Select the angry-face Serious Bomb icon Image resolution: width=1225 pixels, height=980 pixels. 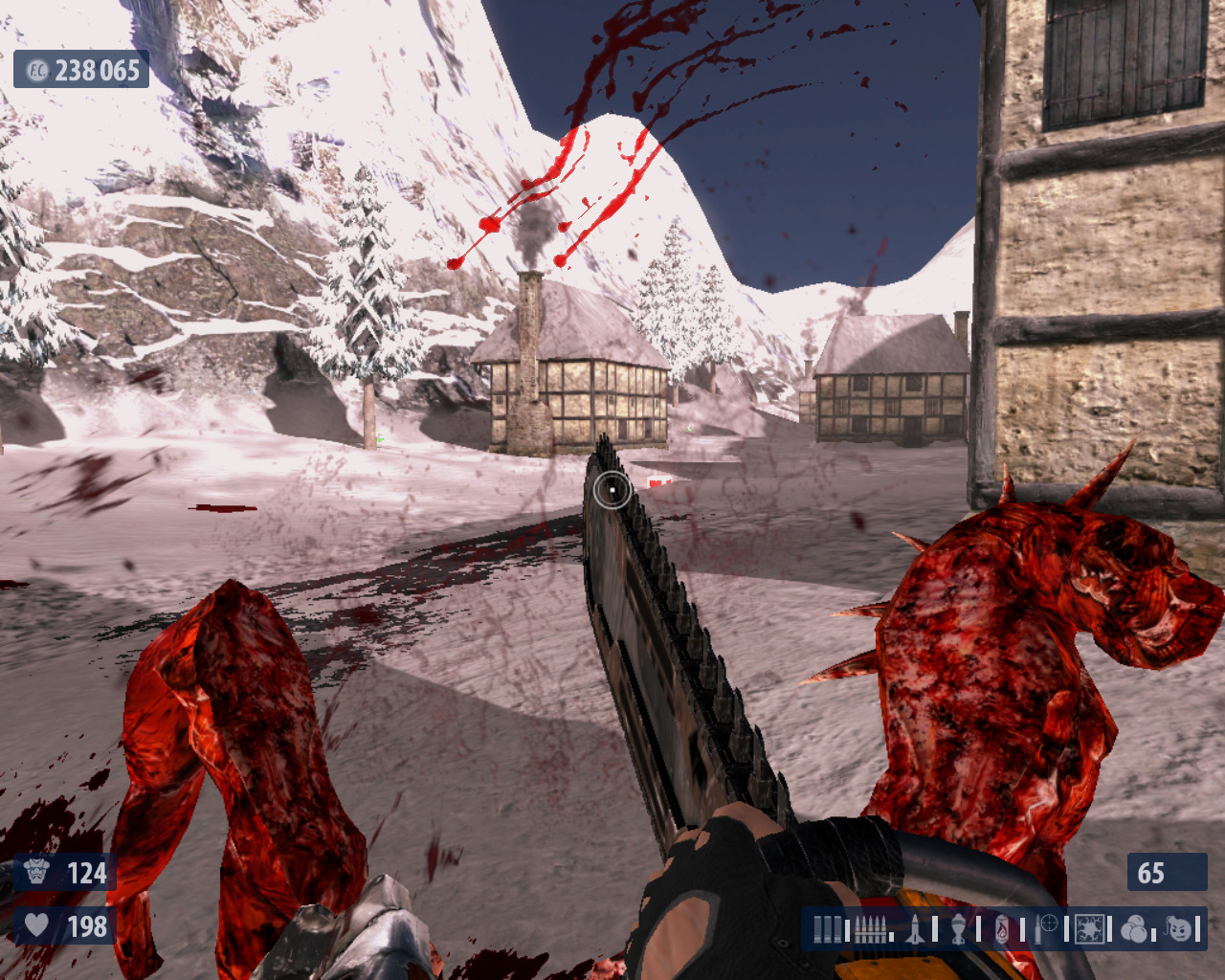[x=1179, y=928]
